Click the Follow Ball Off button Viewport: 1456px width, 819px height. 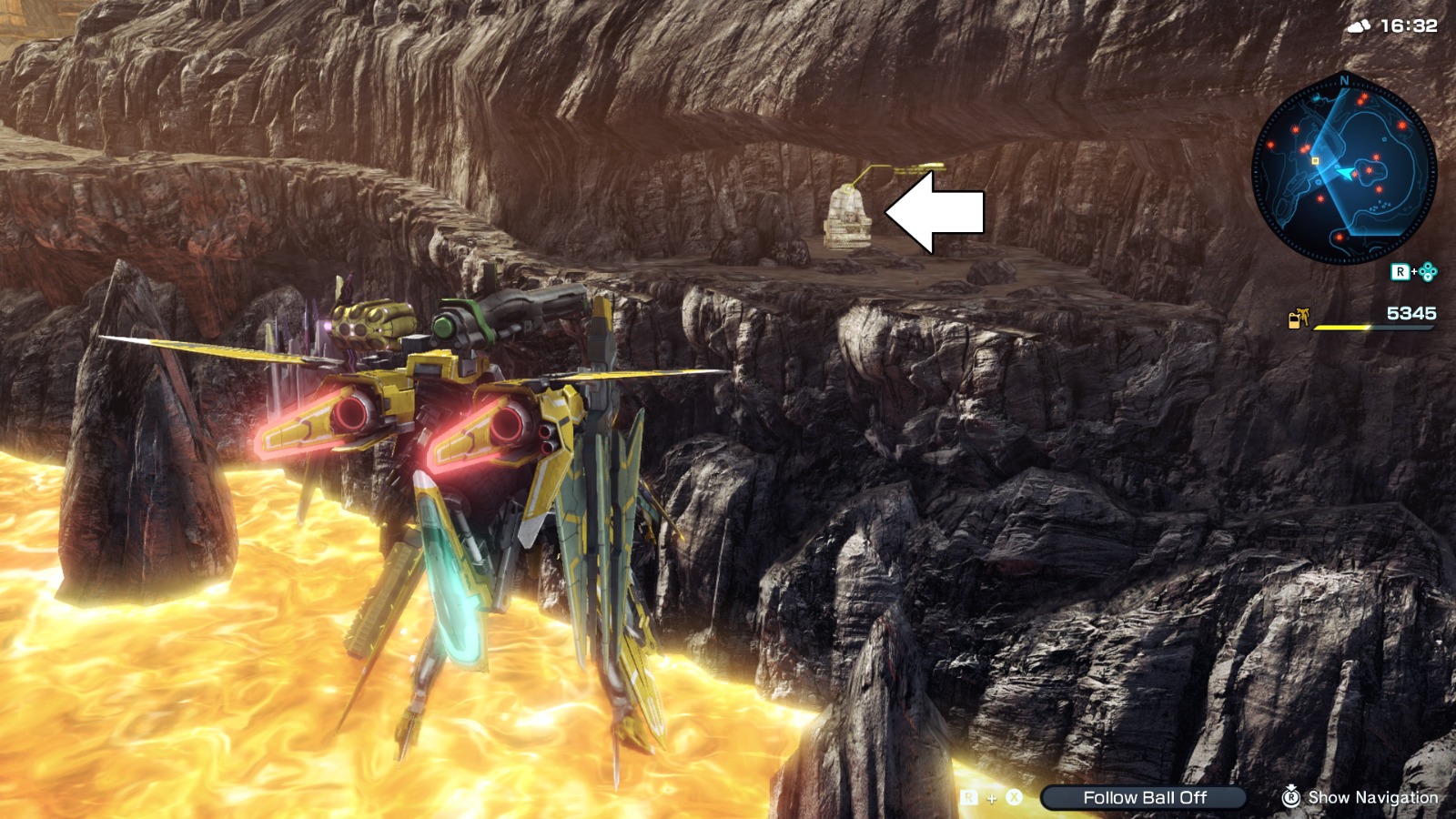pyautogui.click(x=1145, y=797)
